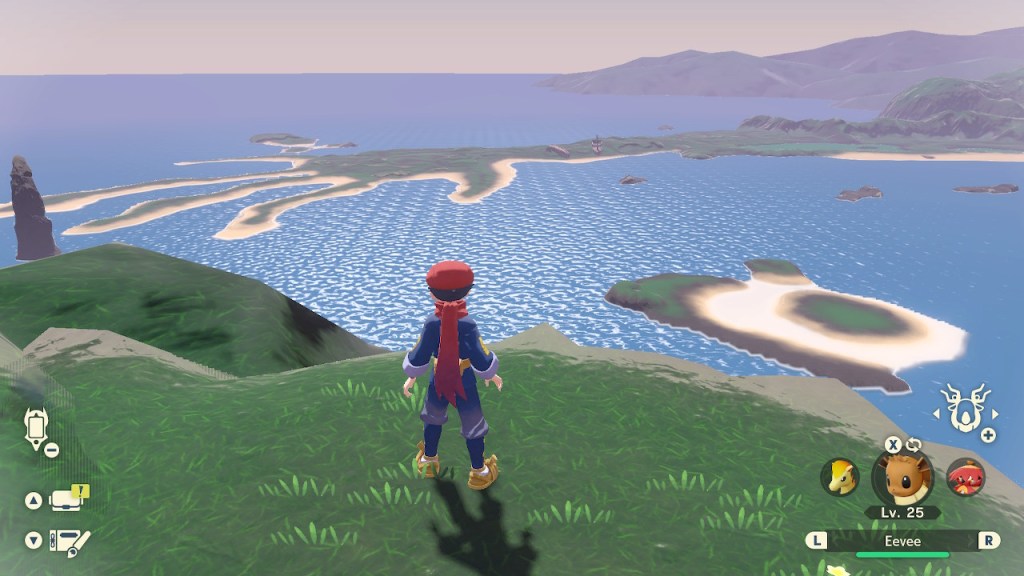Open the Arc Phone map icon
The height and width of the screenshot is (576, 1024).
(x=36, y=427)
